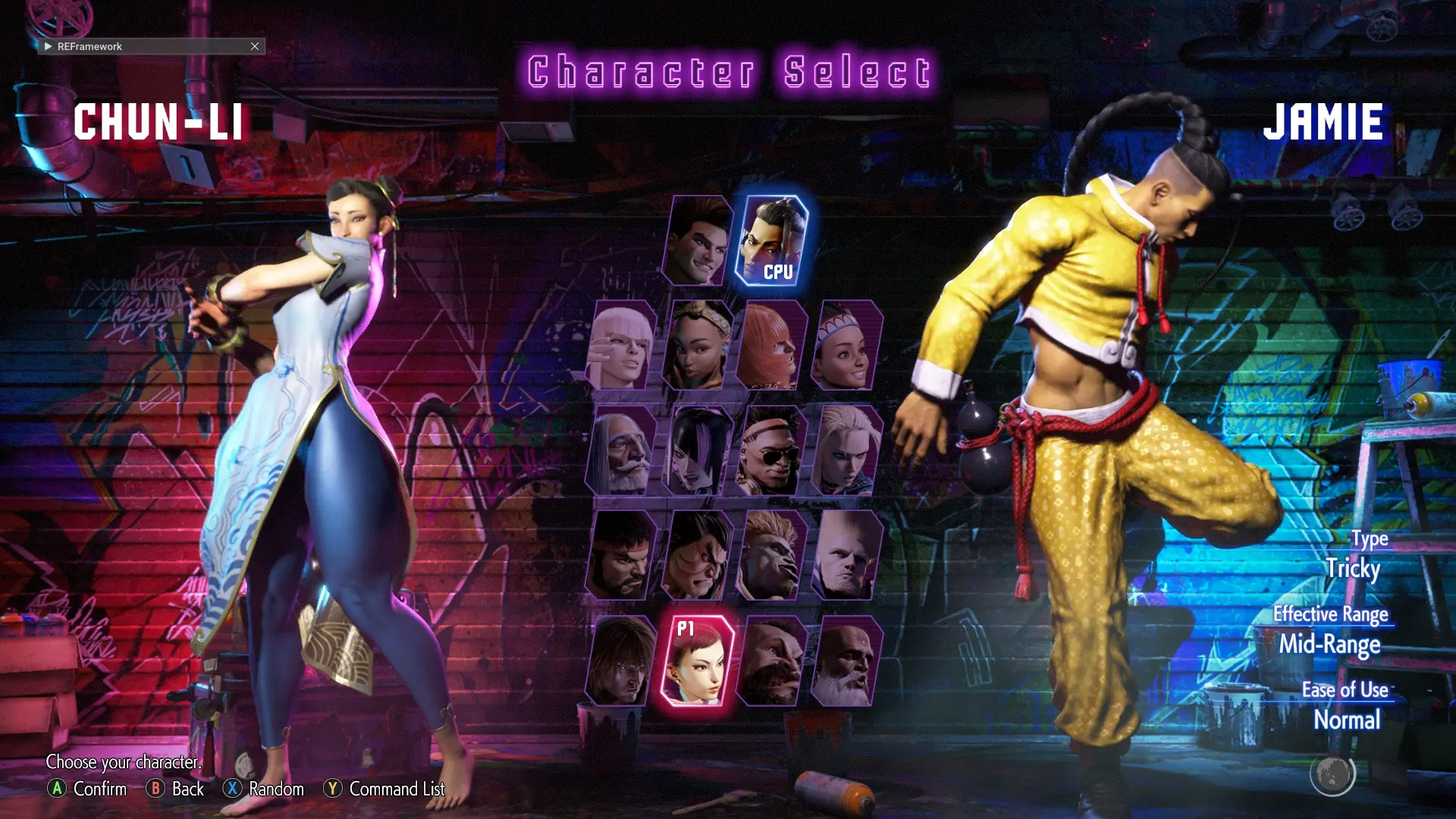The image size is (1456, 819).
Task: Select Dhalsim, the bald white-bearded fighter
Action: tap(847, 661)
